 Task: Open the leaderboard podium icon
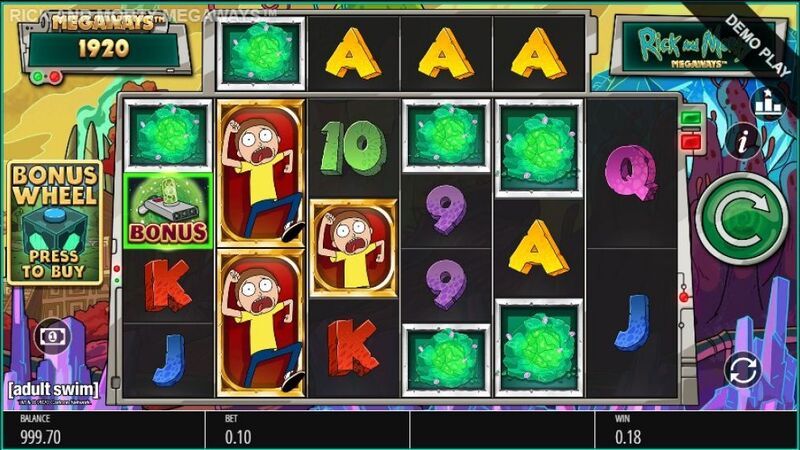click(x=768, y=102)
